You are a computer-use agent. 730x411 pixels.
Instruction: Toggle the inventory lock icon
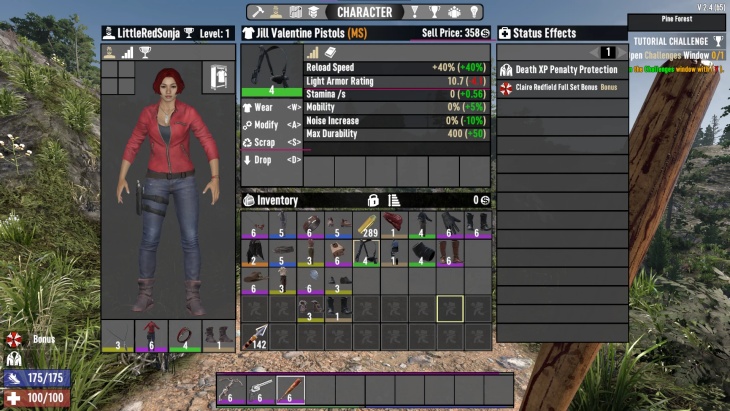click(x=373, y=200)
